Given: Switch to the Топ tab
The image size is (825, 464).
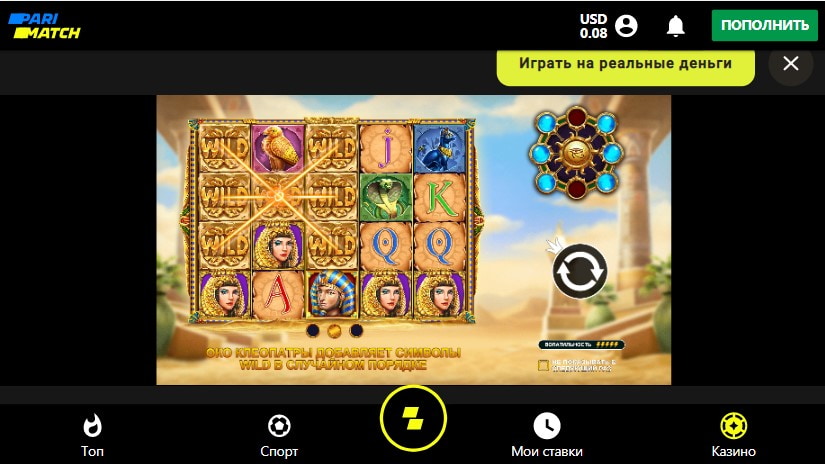Looking at the screenshot, I should coord(93,434).
